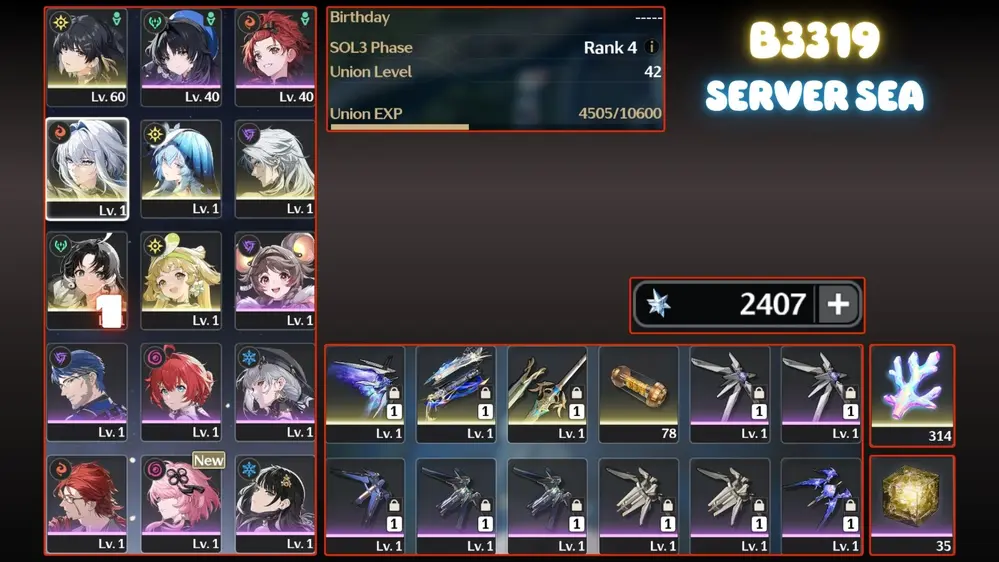Viewport: 999px width, 562px height.
Task: Choose the Lv. 40 character wearing a blue beret
Action: coord(181,57)
